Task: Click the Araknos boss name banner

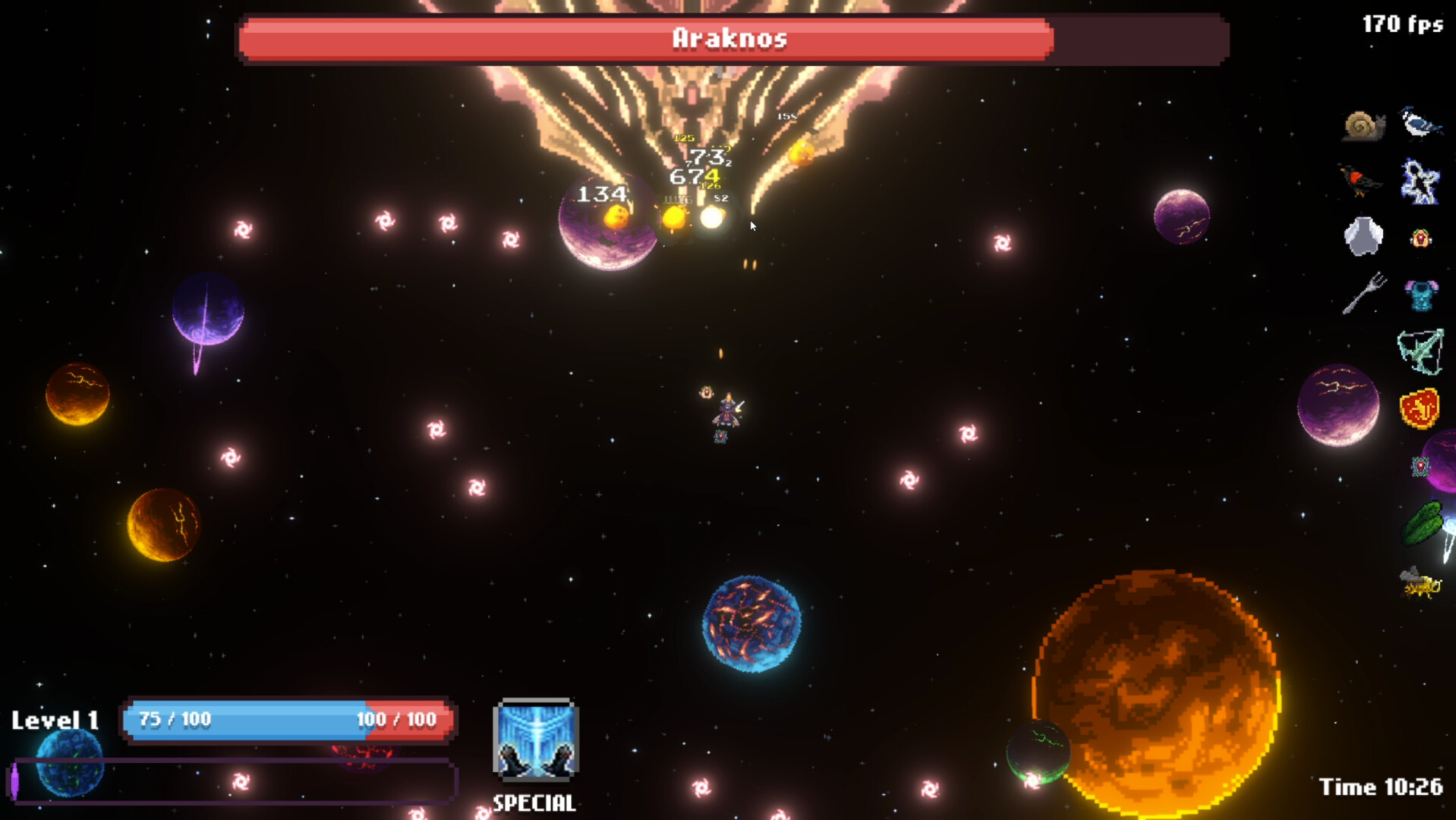Action: coord(730,40)
